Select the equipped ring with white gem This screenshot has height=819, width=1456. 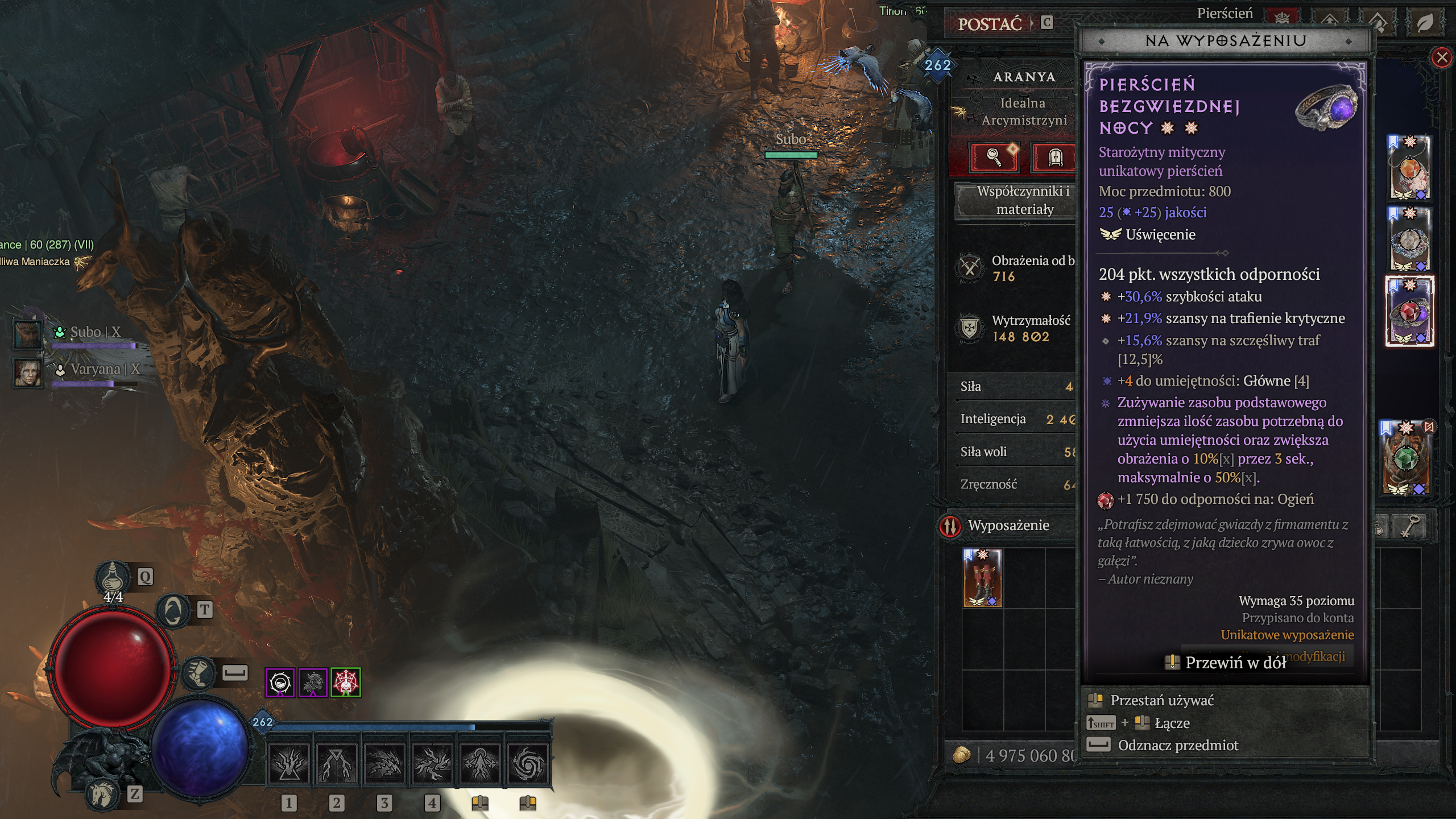(1409, 239)
